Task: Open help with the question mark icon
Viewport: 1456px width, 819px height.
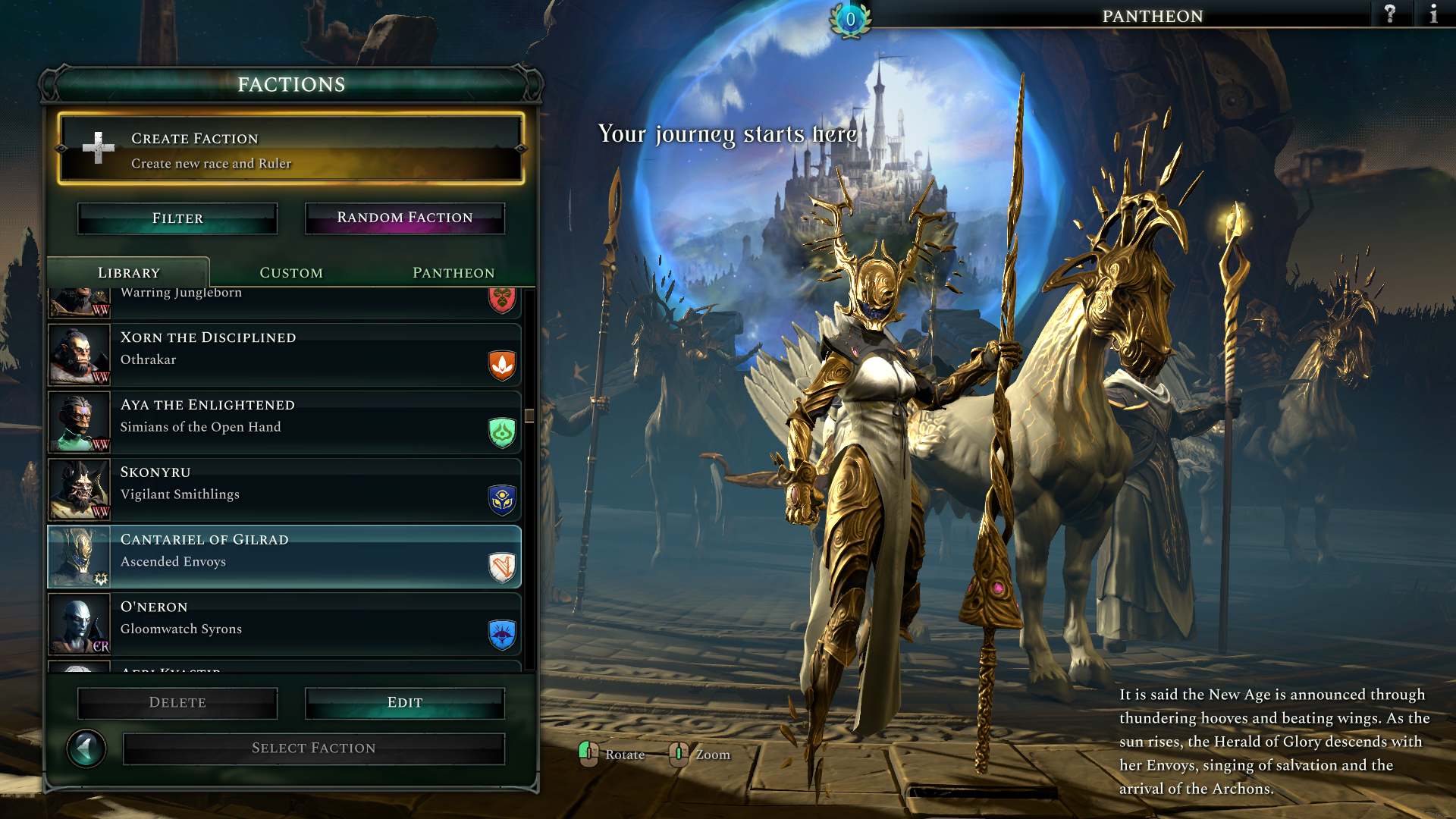Action: point(1390,14)
